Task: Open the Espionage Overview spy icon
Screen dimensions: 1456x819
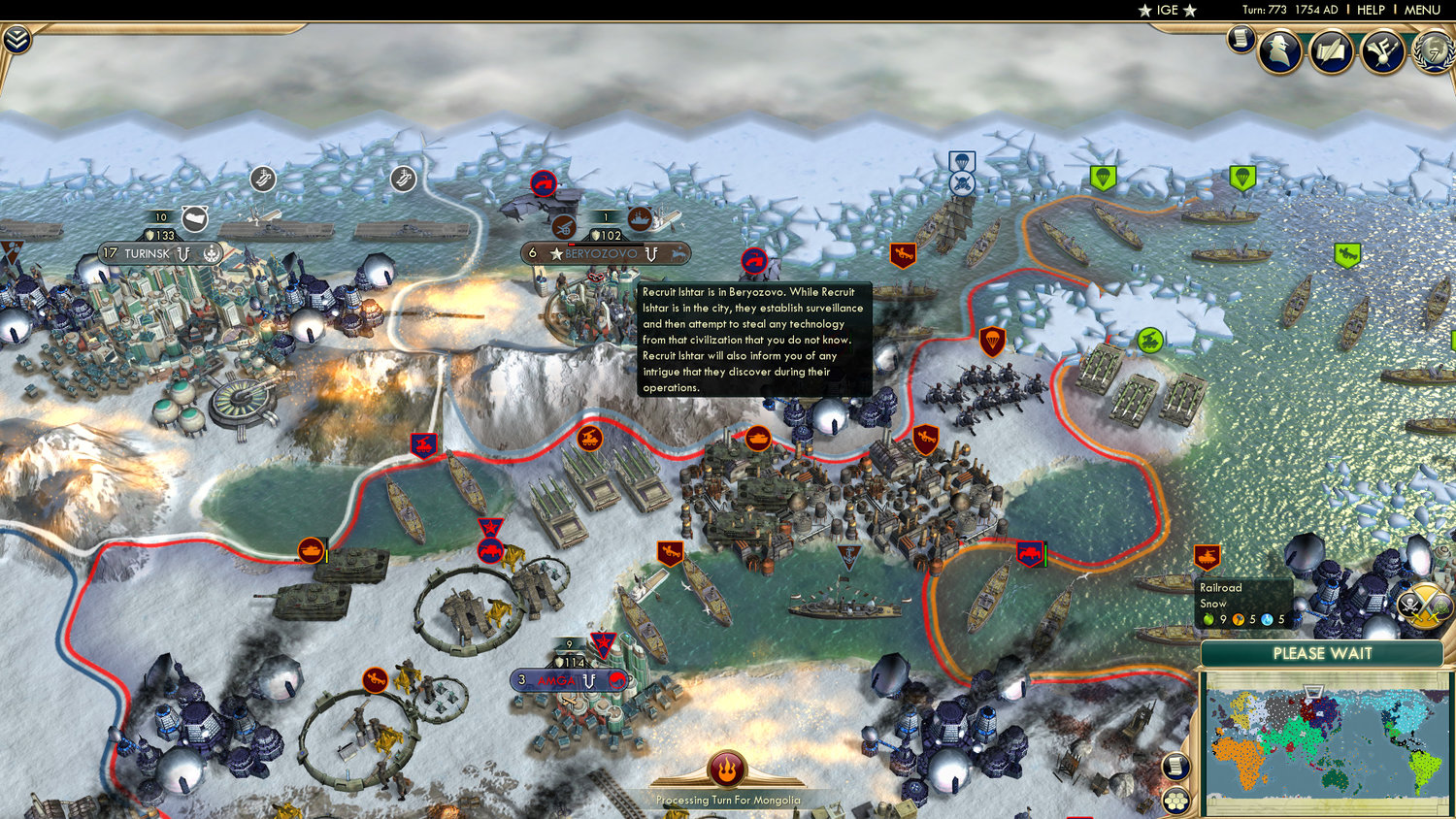Action: (1279, 51)
